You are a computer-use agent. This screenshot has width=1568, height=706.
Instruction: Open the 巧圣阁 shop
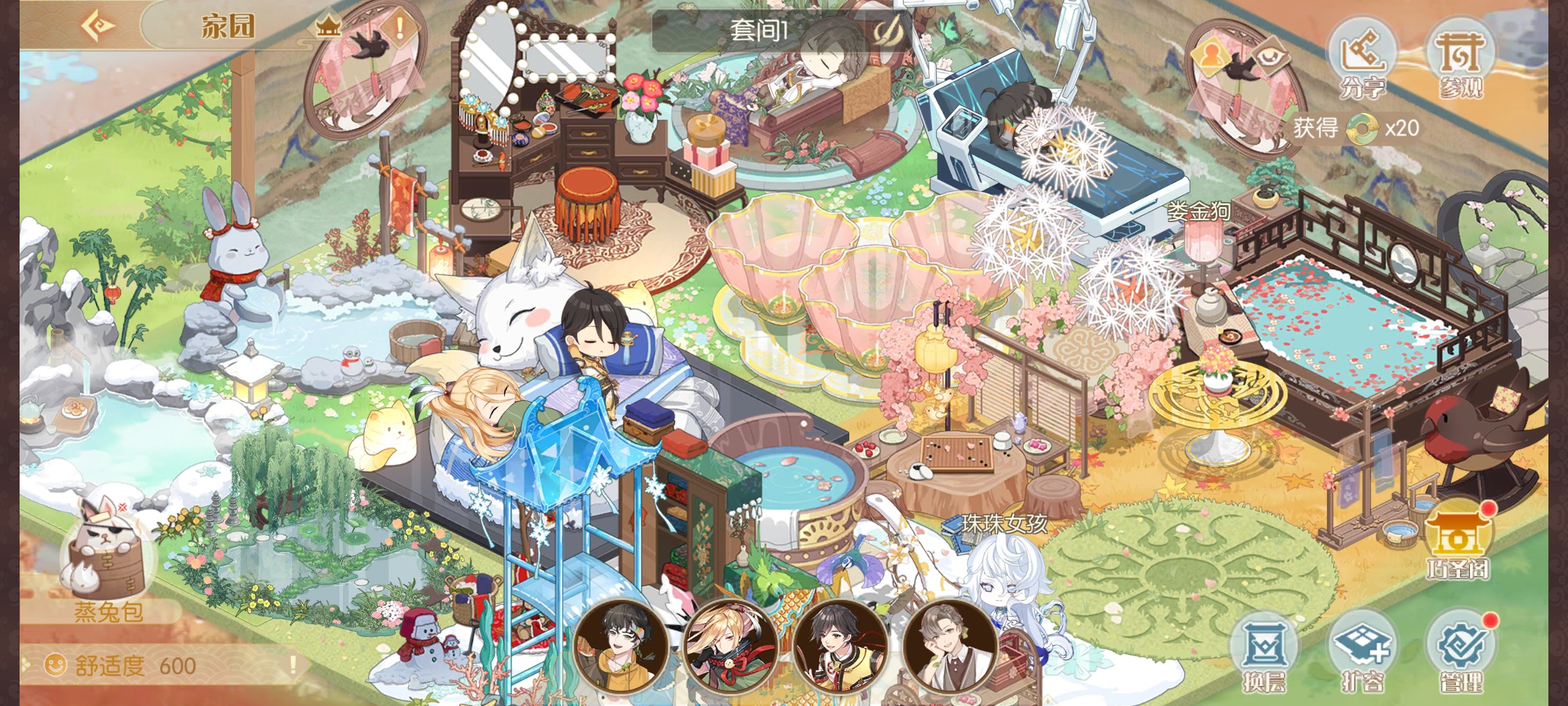click(x=1459, y=539)
